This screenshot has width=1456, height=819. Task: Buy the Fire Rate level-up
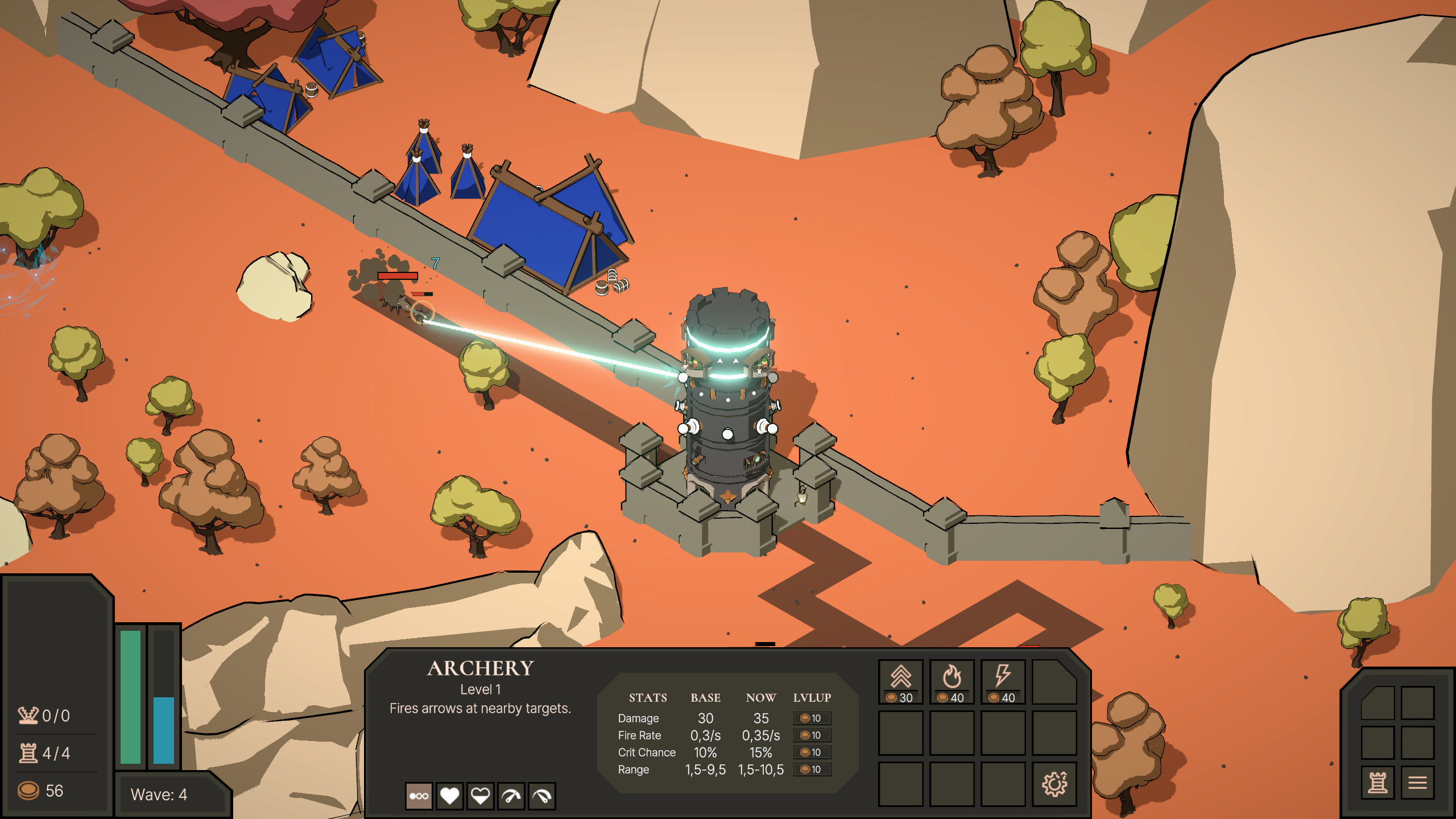[812, 735]
